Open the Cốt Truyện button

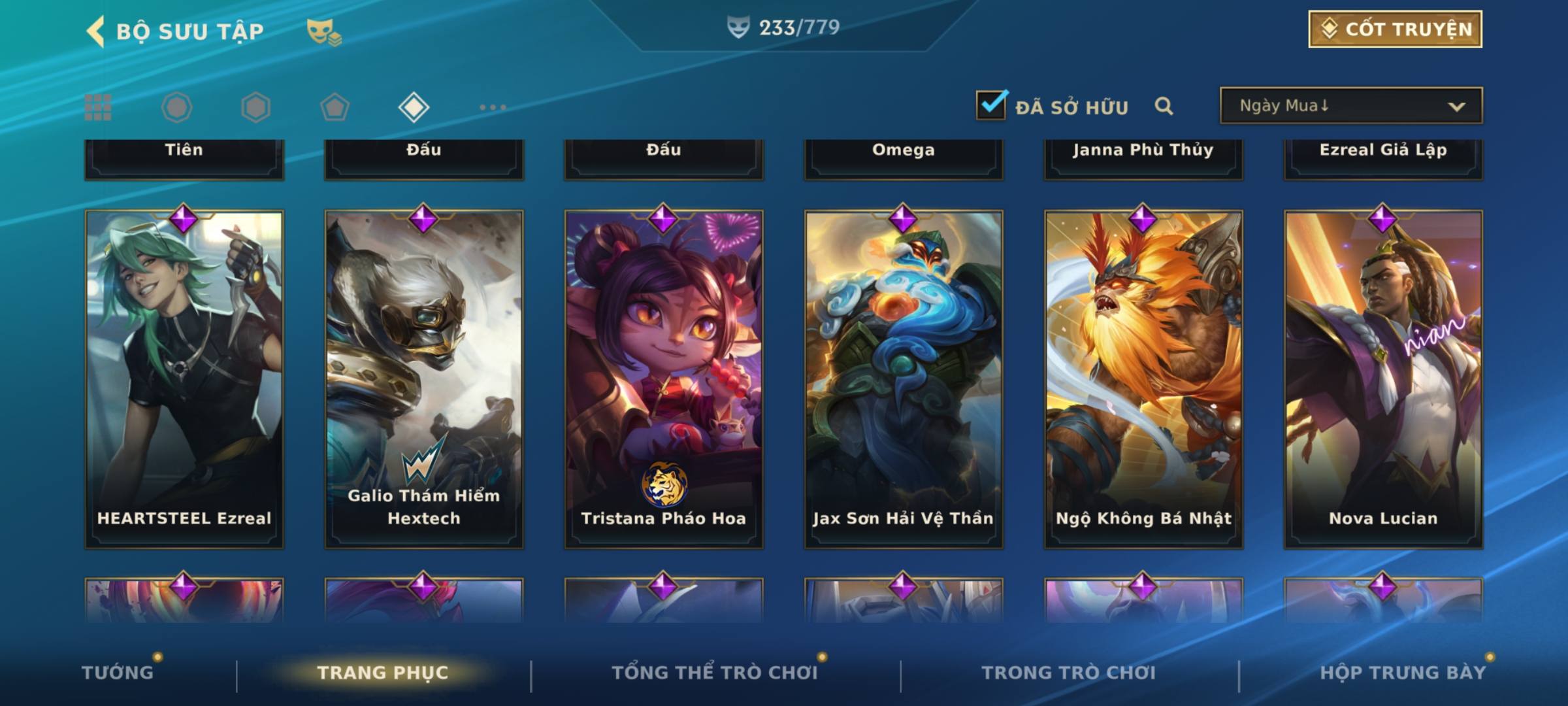[x=1395, y=29]
